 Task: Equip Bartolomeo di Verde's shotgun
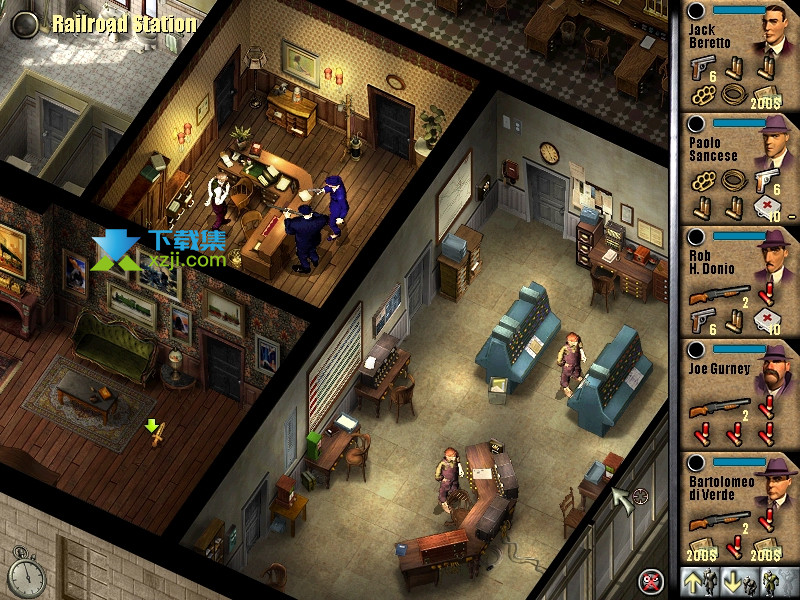tap(718, 519)
